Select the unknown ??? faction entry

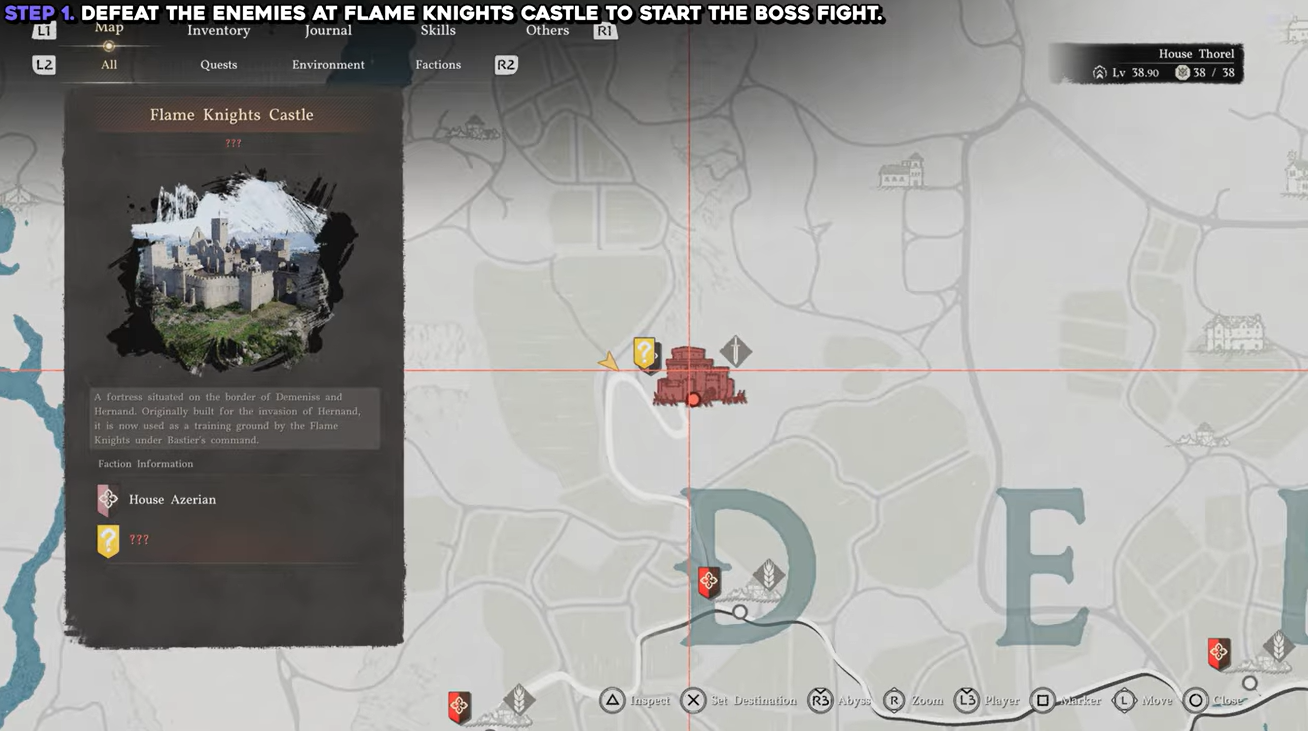click(x=138, y=540)
